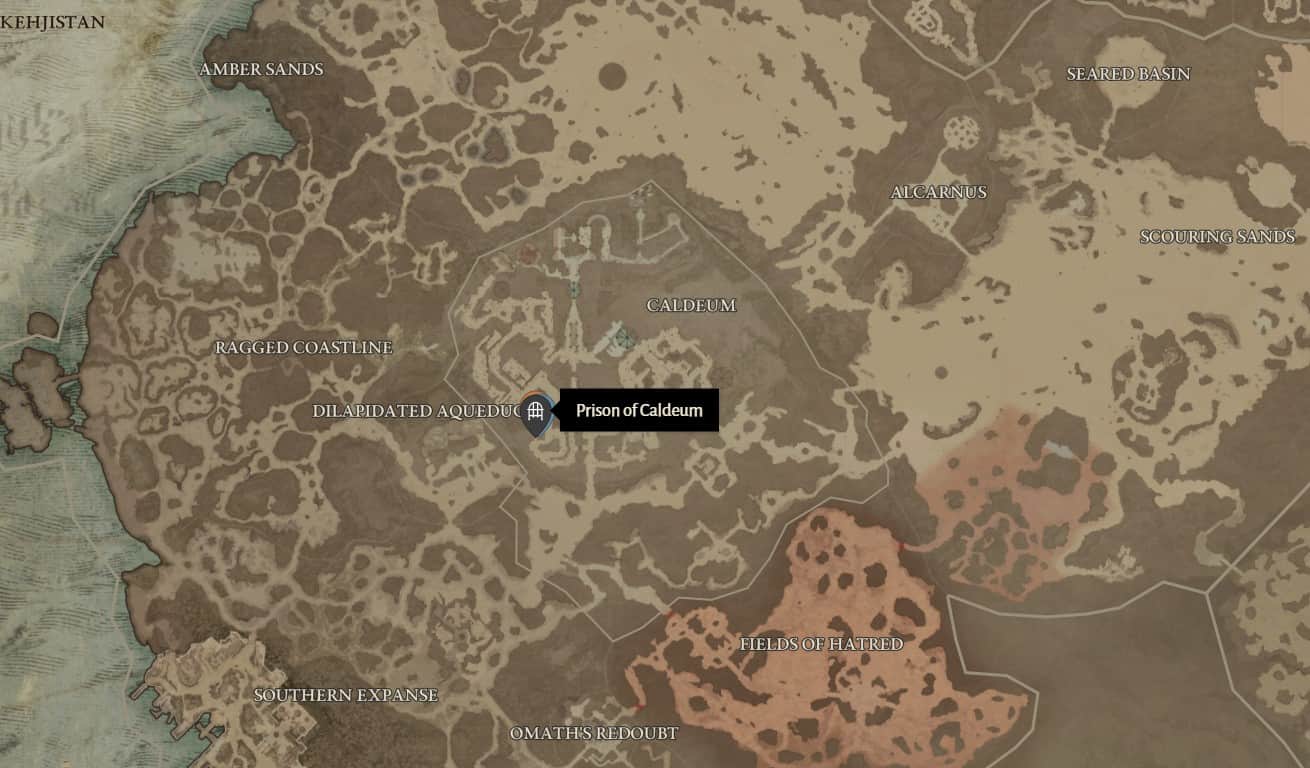
Task: Click the Alcarnus subzone name
Action: (940, 193)
